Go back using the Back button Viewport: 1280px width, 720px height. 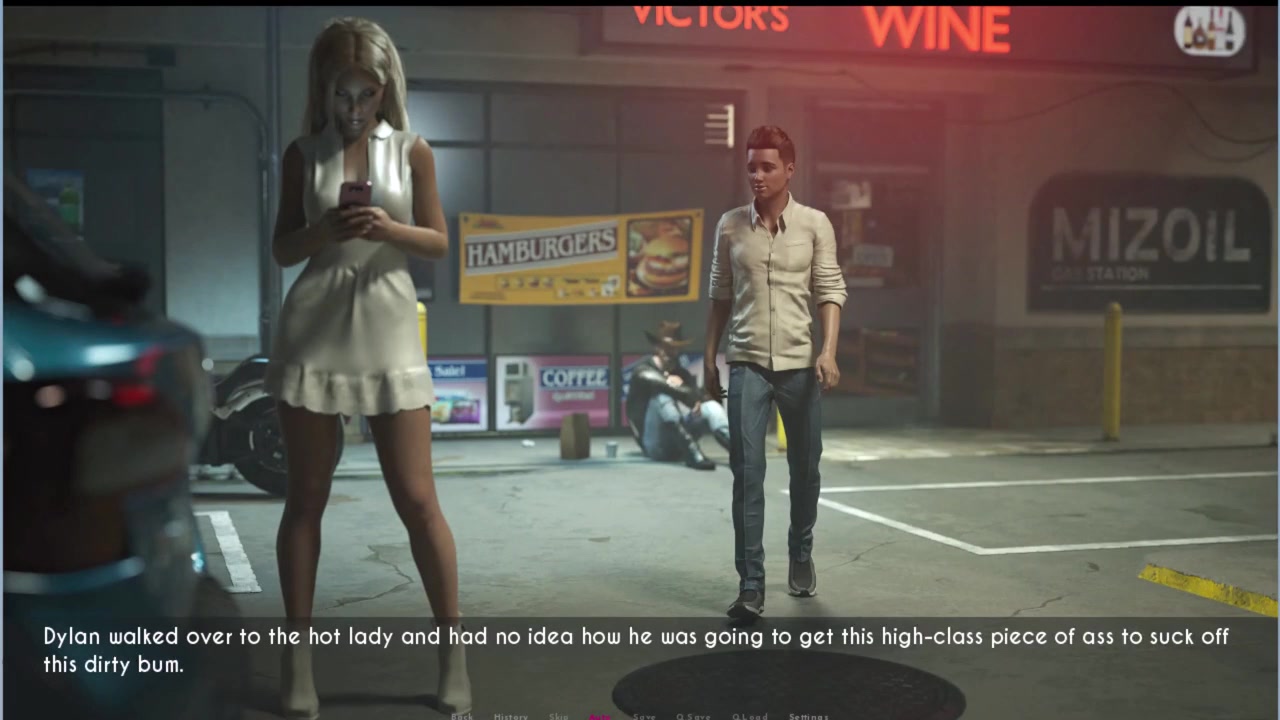click(x=462, y=716)
